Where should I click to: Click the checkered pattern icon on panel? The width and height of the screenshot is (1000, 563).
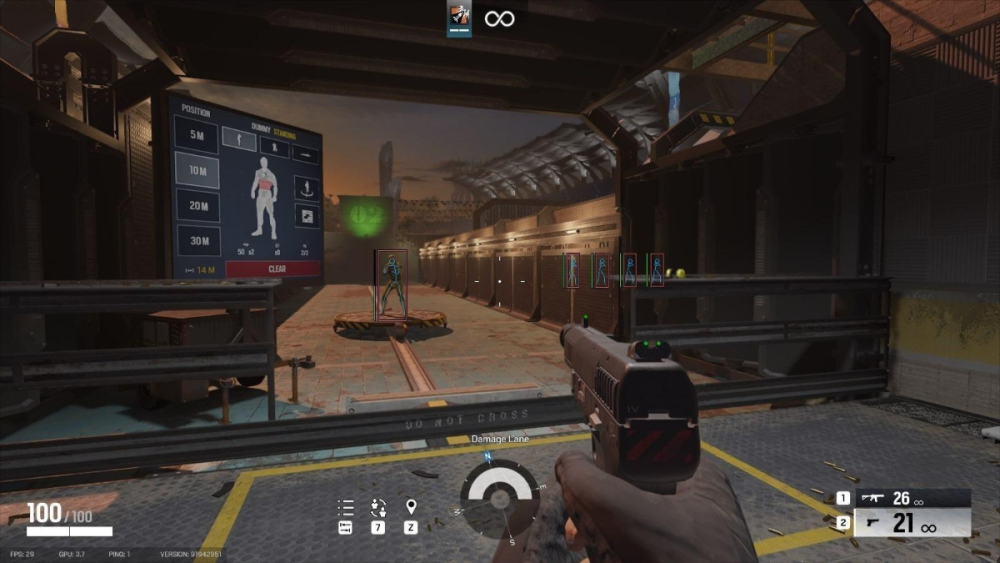306,215
